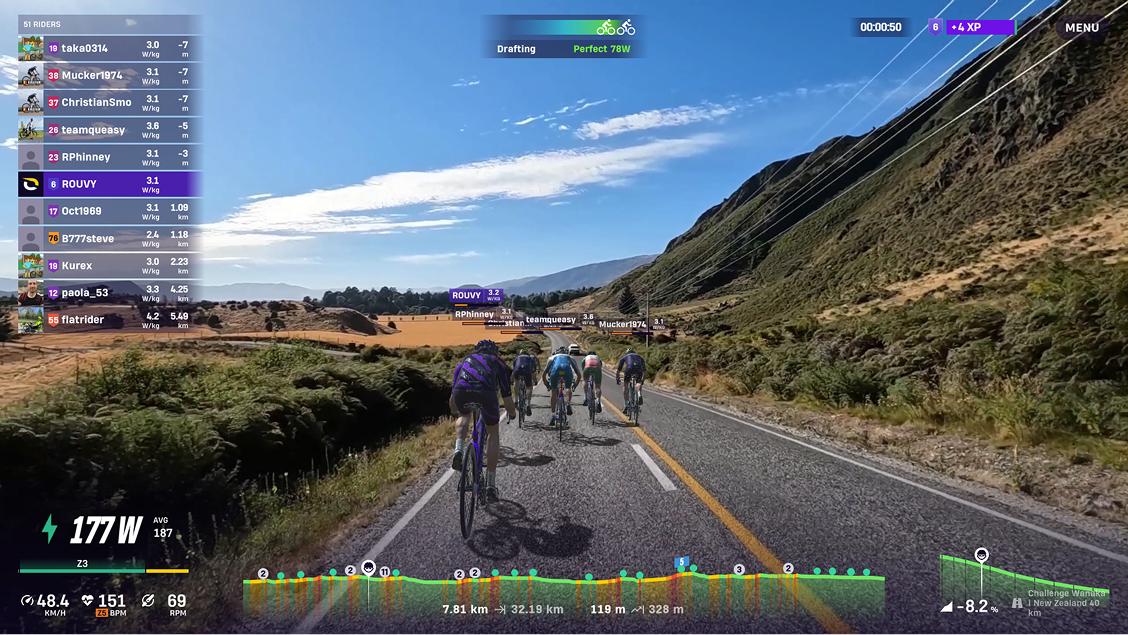Screen dimensions: 1128x635
Task: Click flatrider's leaderboard entry
Action: point(110,319)
